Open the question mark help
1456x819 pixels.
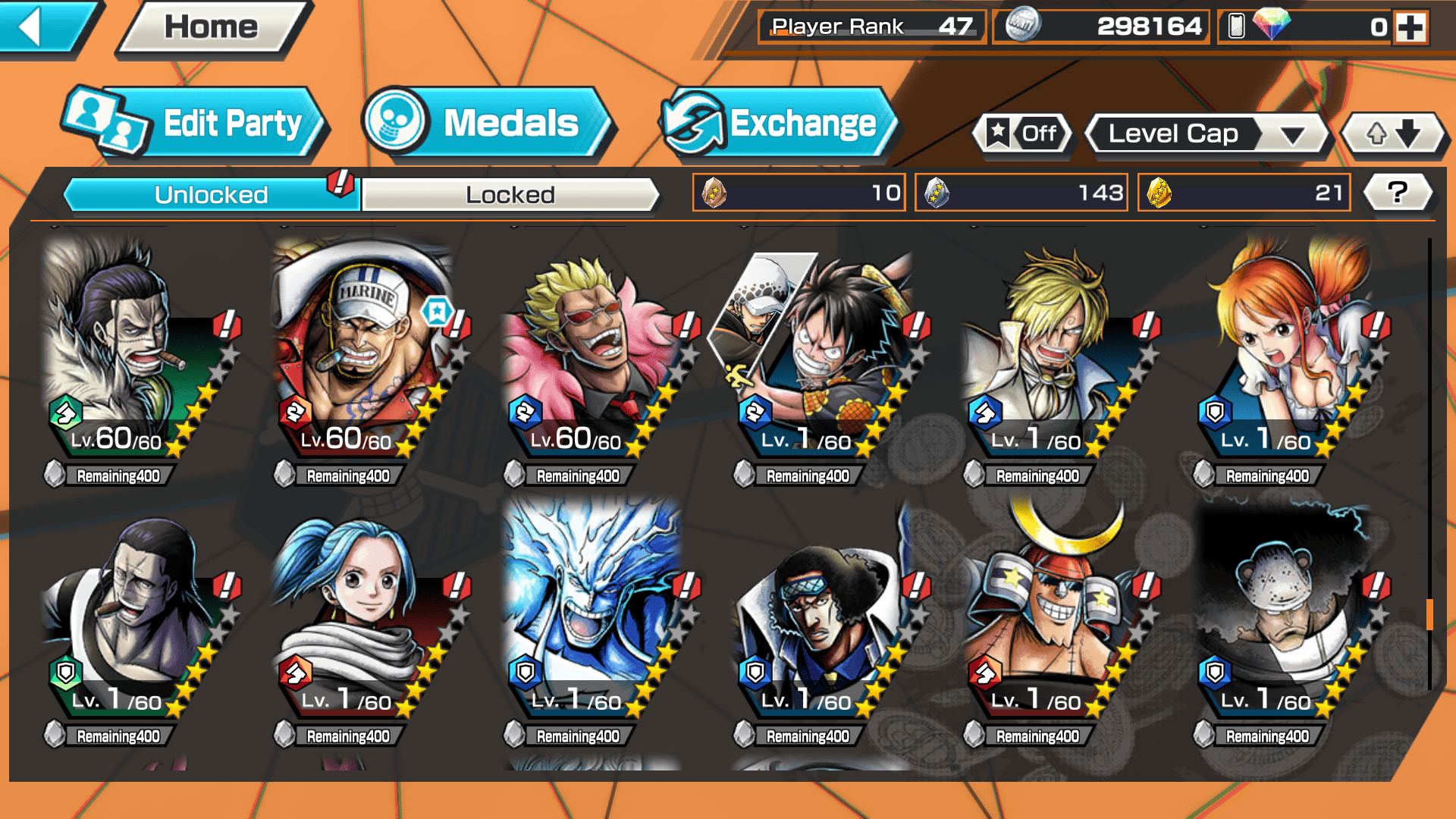[1397, 193]
